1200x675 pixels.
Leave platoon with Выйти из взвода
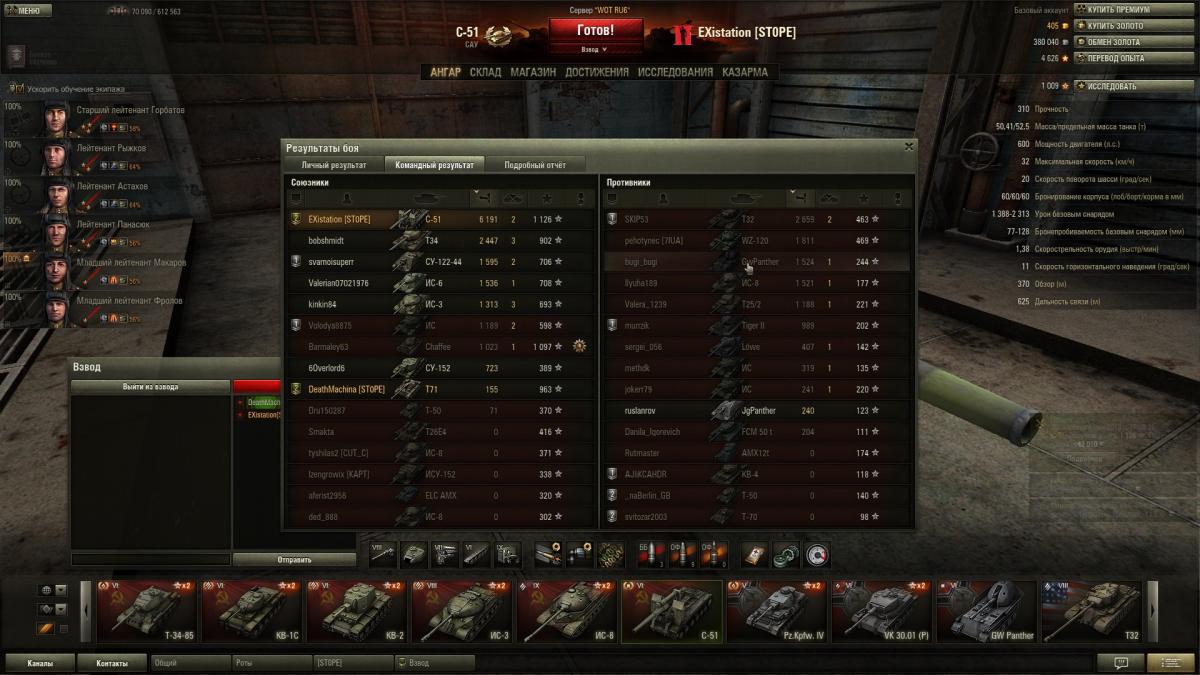click(151, 386)
